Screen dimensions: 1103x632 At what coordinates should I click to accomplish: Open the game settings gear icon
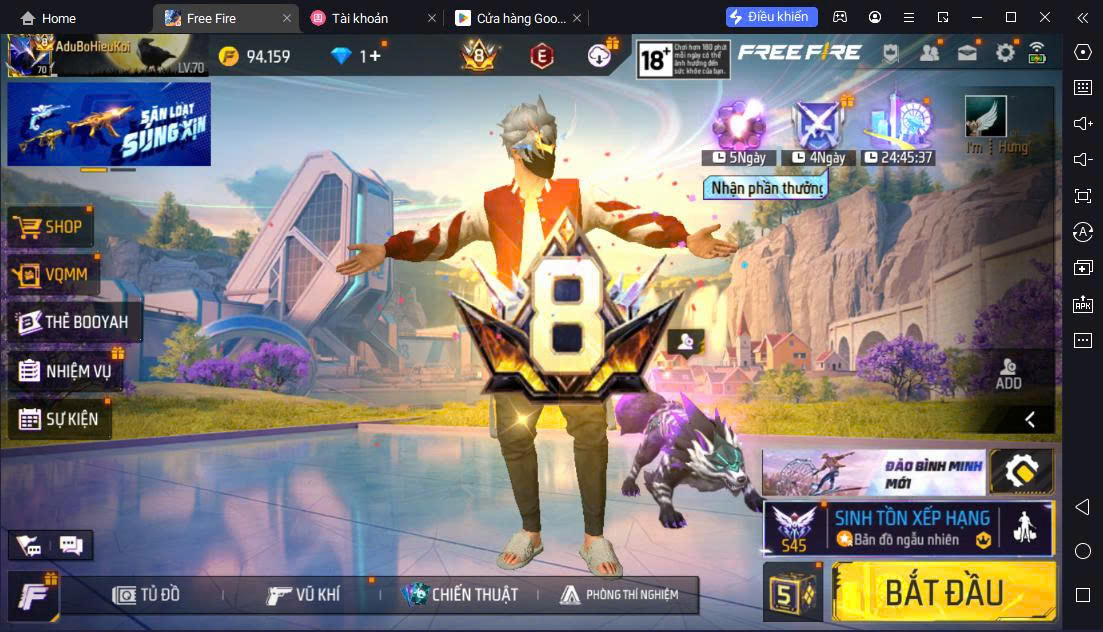click(x=1005, y=54)
